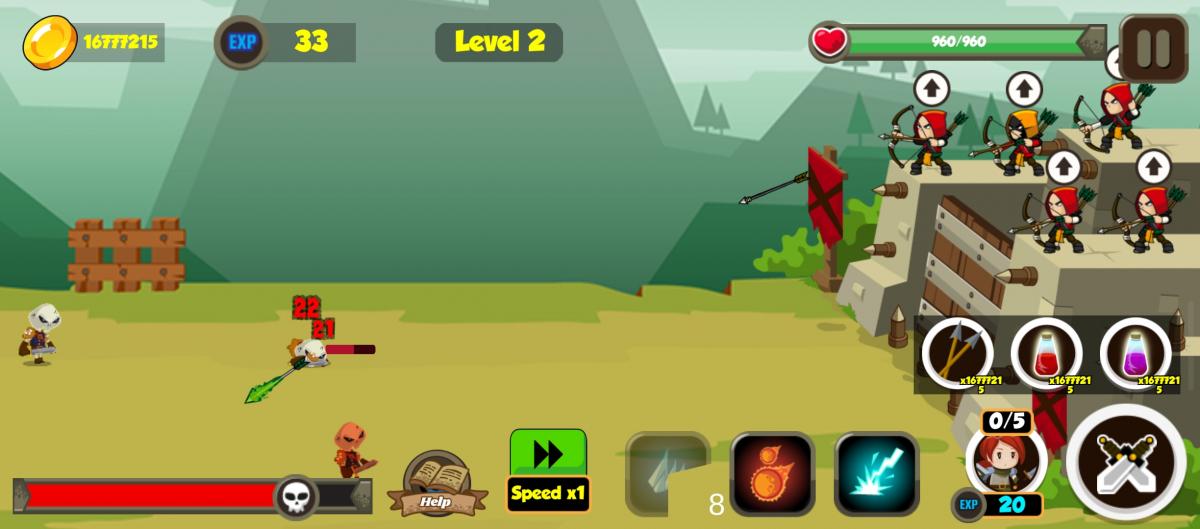Use the purple potion

1135,352
